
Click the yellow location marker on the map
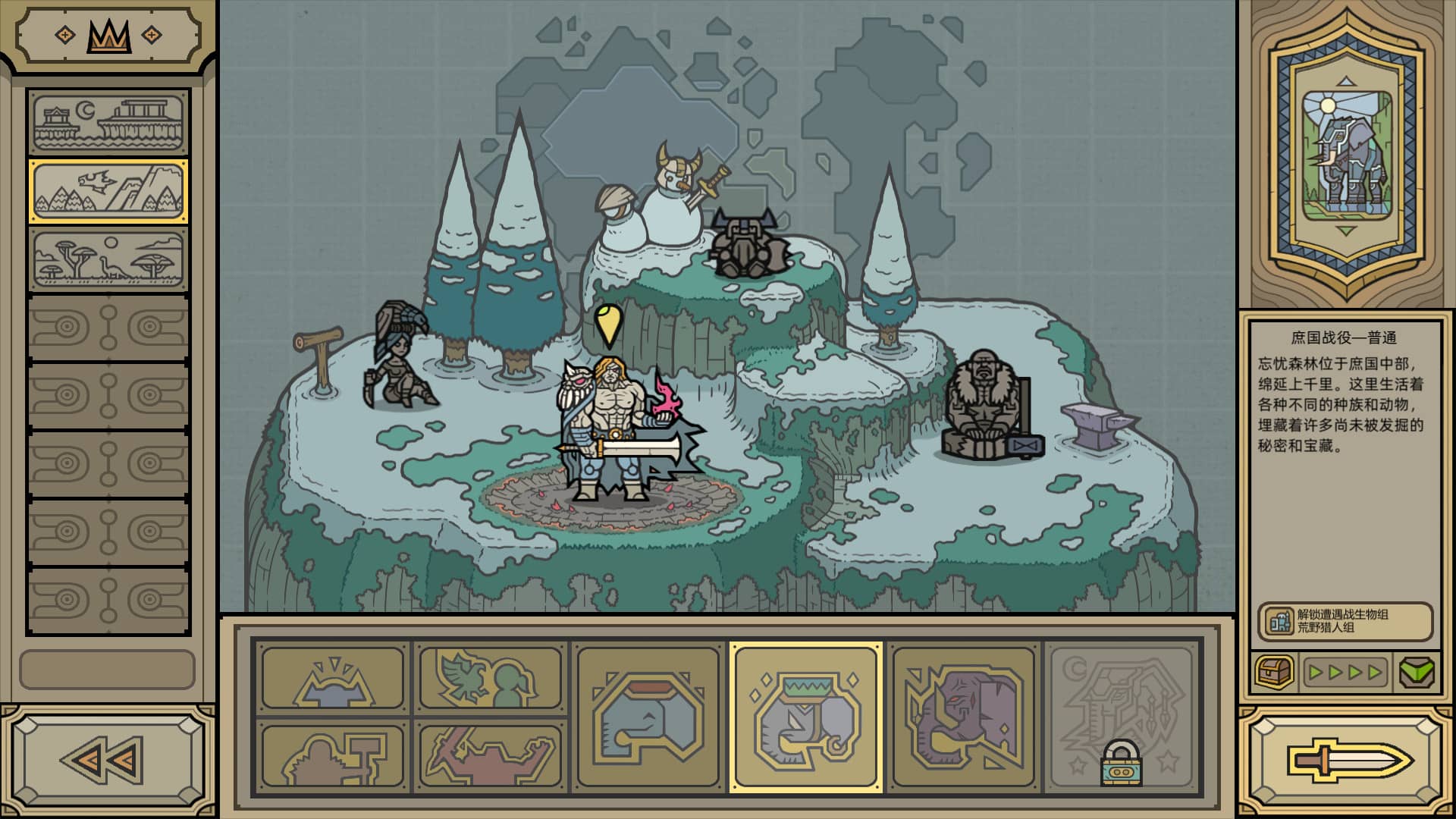click(609, 328)
